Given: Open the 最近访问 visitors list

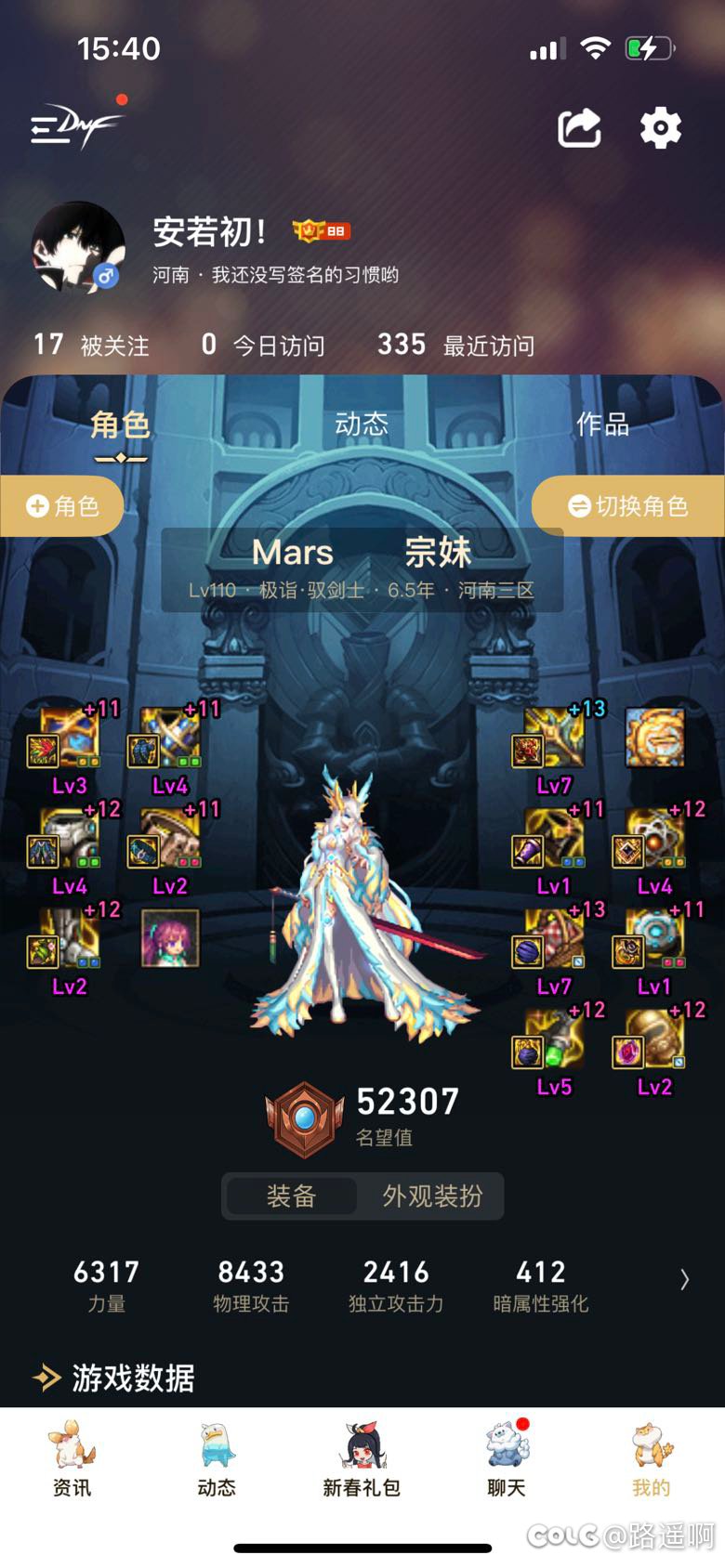Looking at the screenshot, I should click(455, 346).
